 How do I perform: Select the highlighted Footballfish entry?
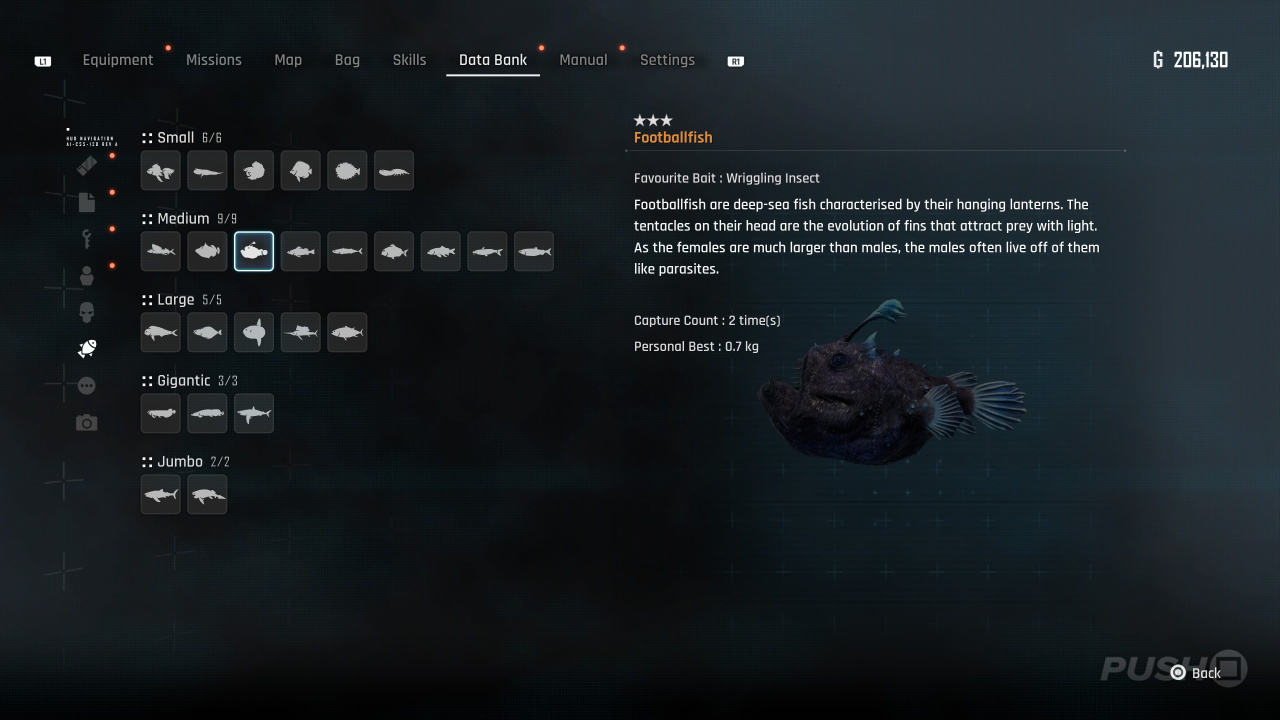[254, 252]
